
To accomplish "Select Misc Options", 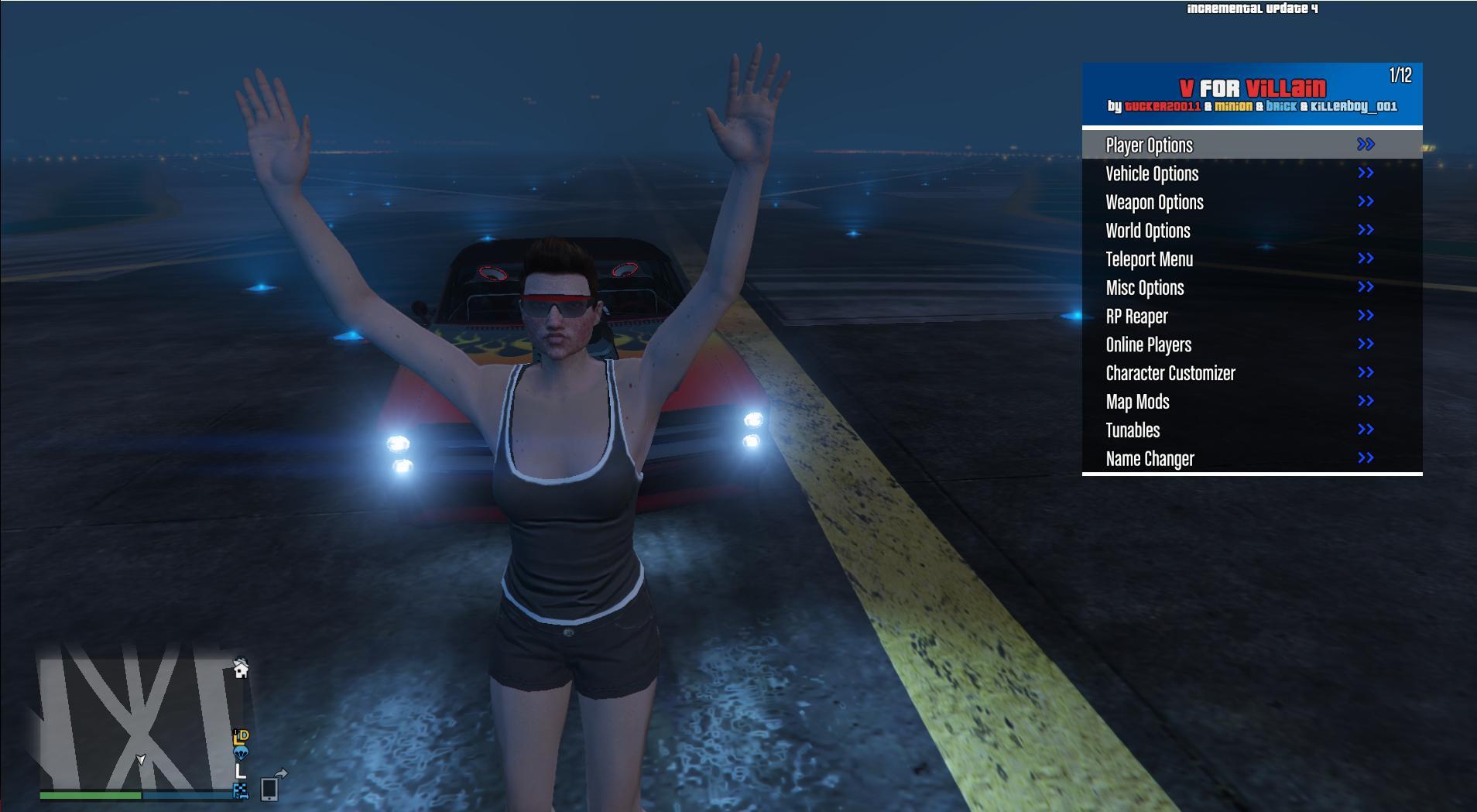I will click(x=1145, y=288).
